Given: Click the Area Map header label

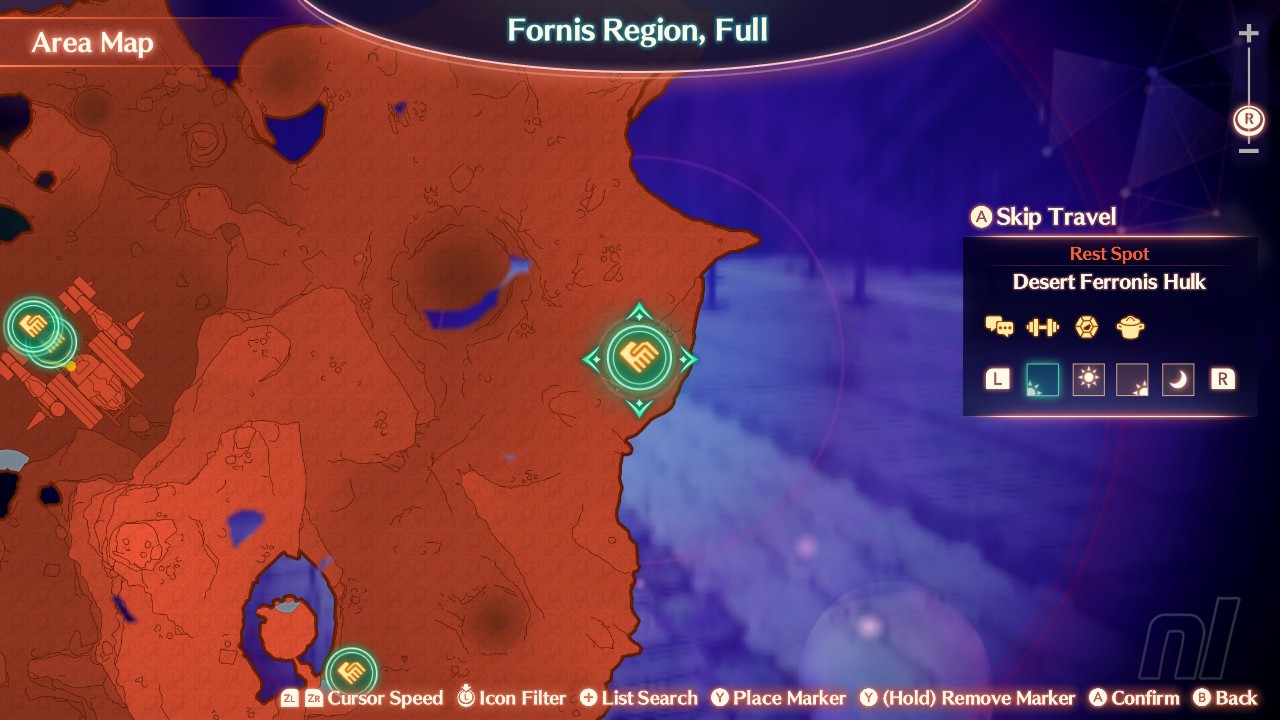Looking at the screenshot, I should pyautogui.click(x=92, y=43).
